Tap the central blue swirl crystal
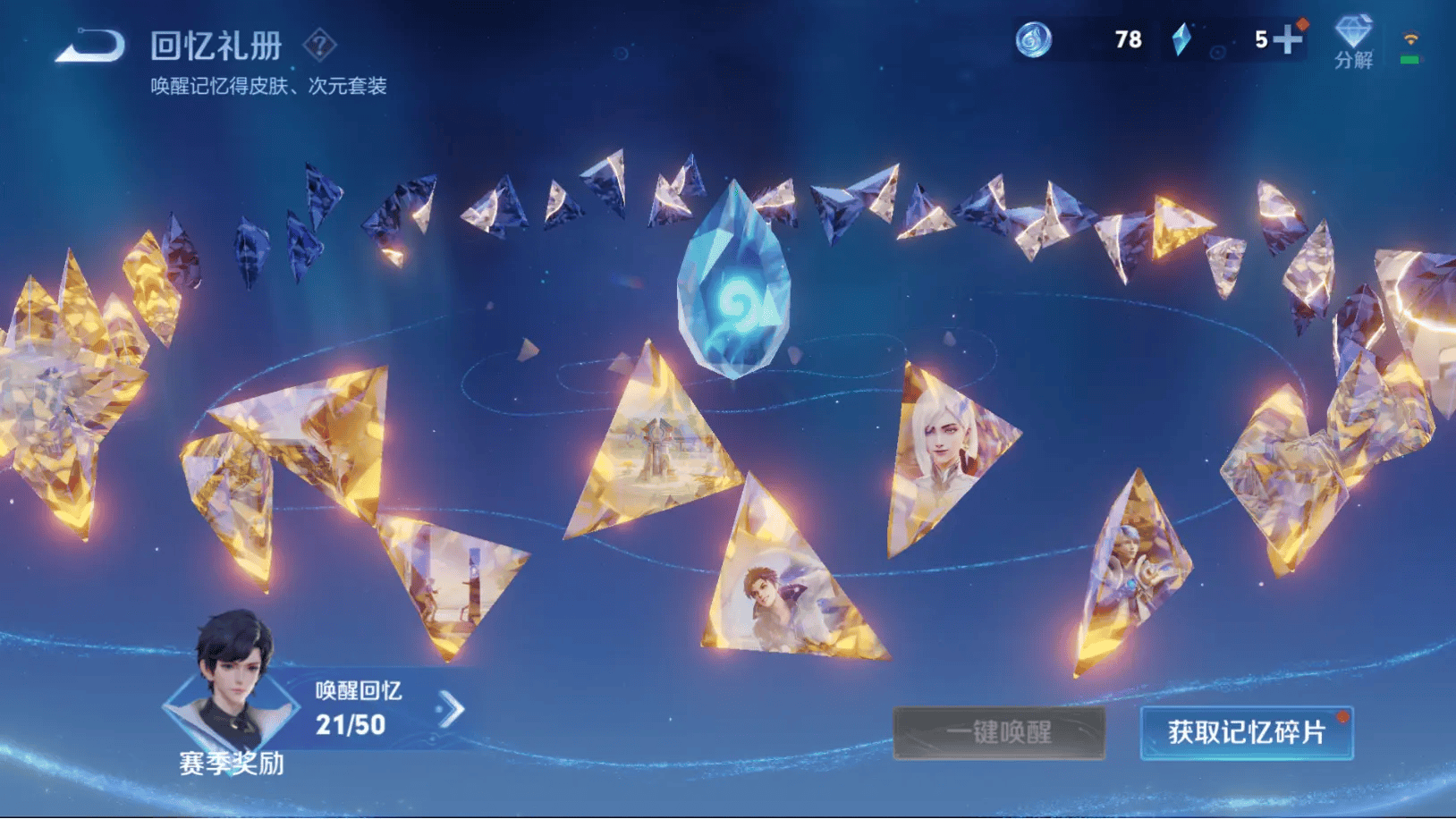 pos(734,282)
